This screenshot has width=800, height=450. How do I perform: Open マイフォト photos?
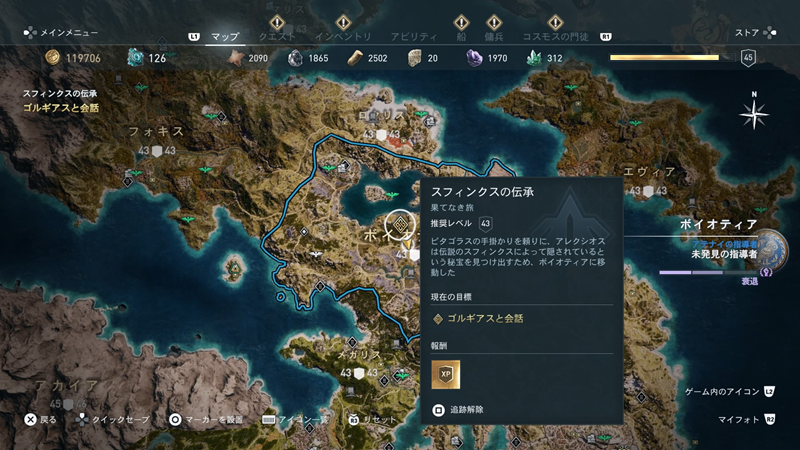click(x=738, y=420)
